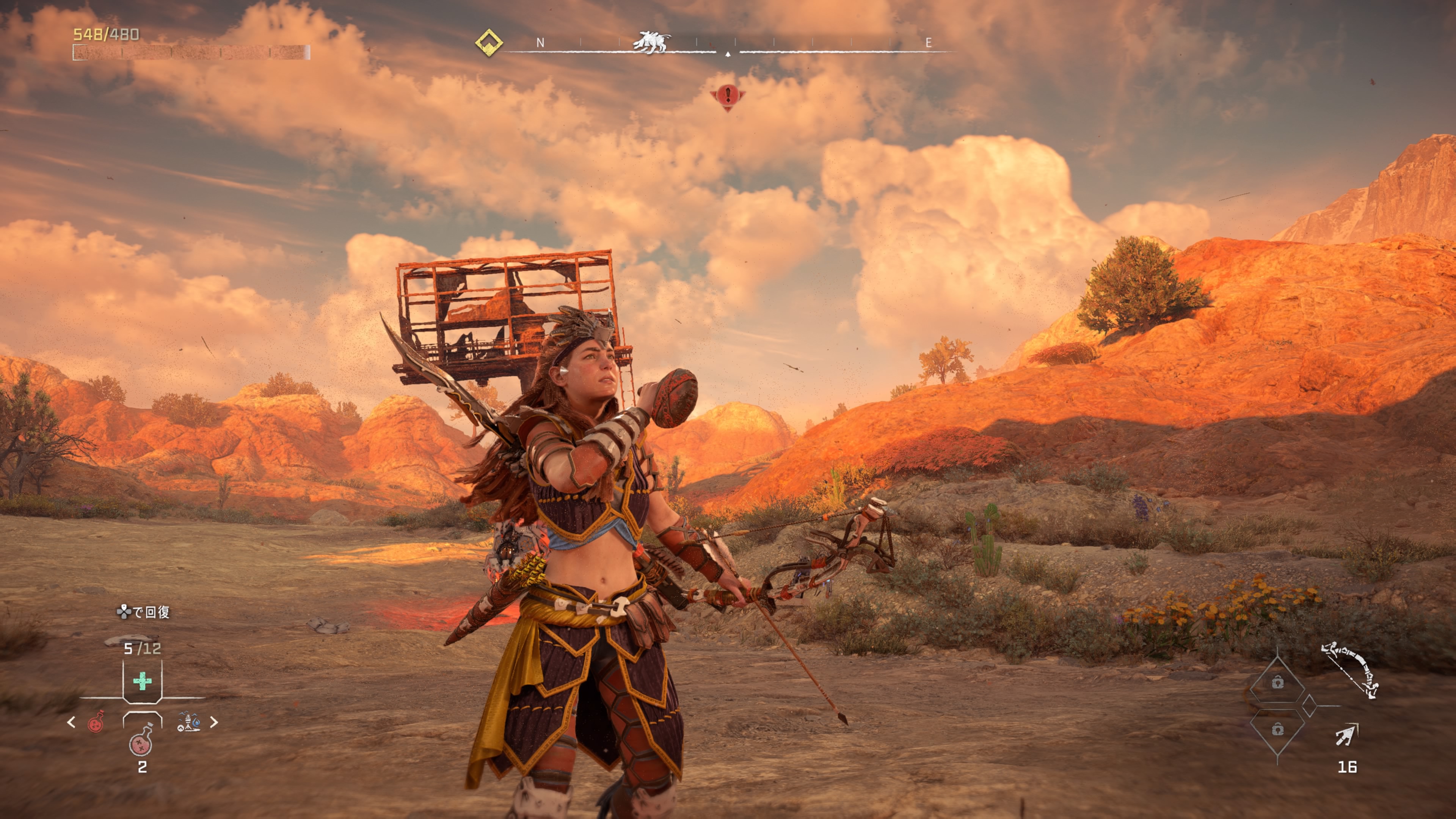Select the green cross medicinal pouch slot

coord(143,681)
